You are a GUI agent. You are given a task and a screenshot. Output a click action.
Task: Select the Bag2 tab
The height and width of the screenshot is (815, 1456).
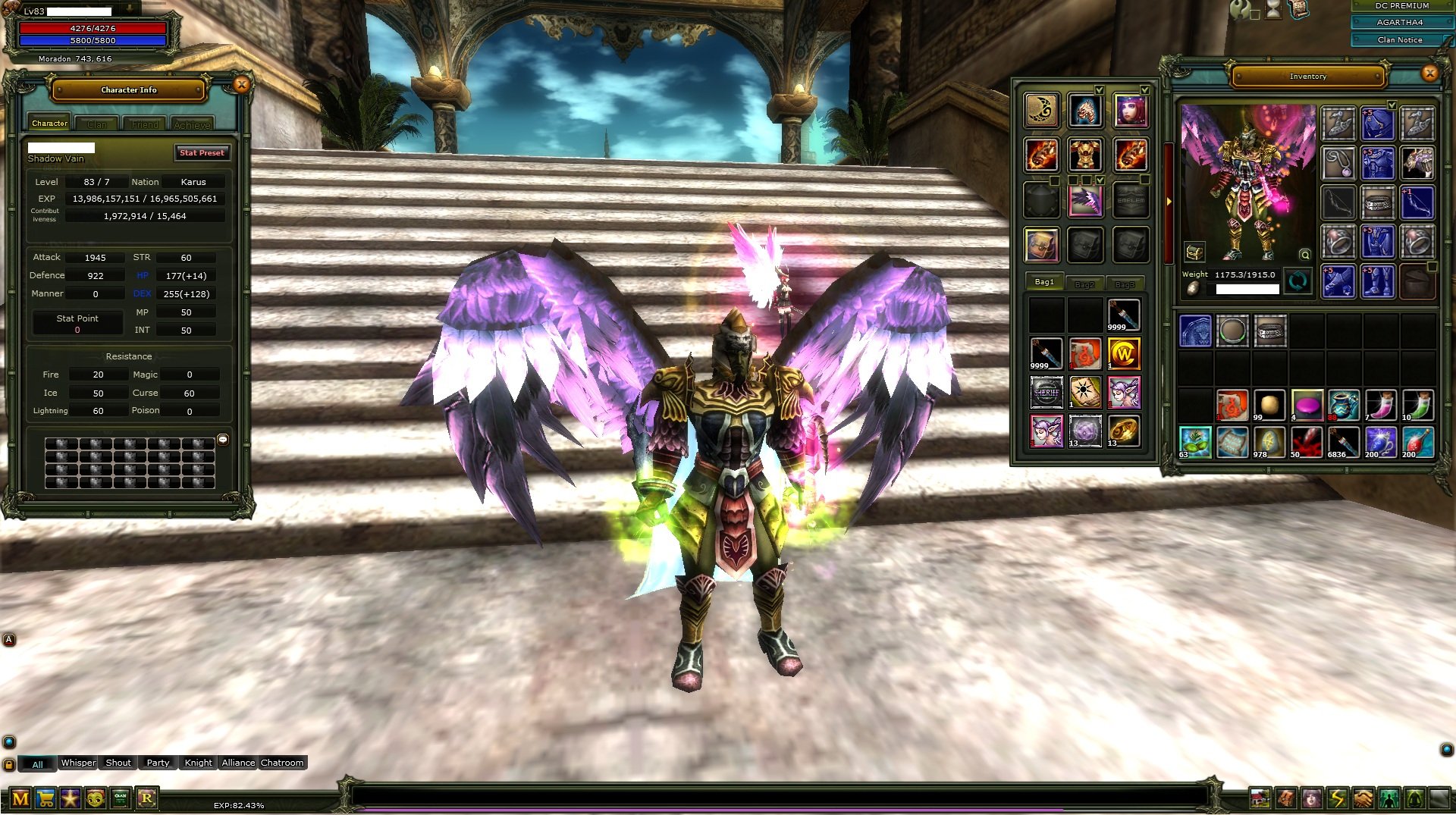[1084, 284]
